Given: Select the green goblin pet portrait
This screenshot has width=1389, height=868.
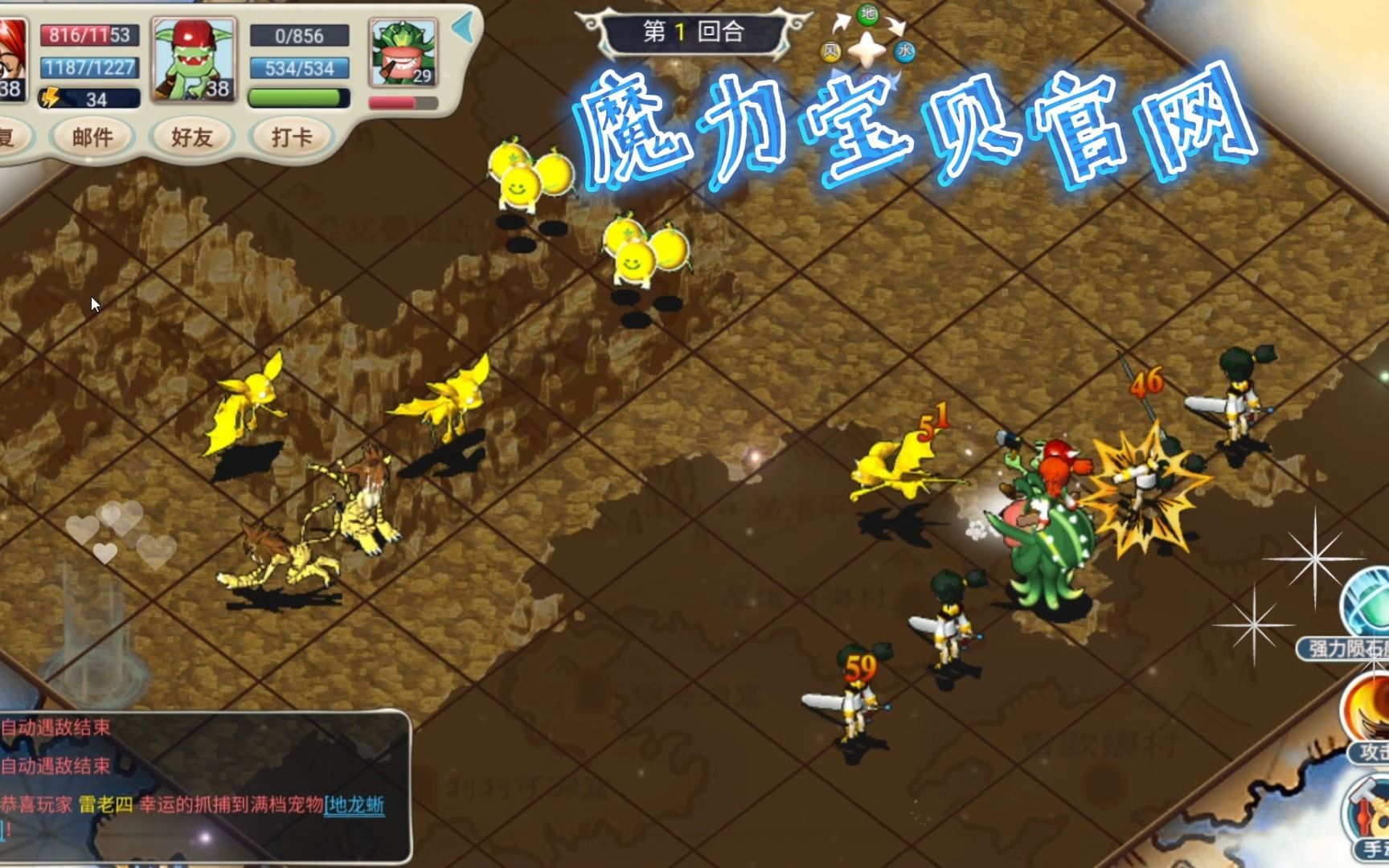Looking at the screenshot, I should coord(194,59).
